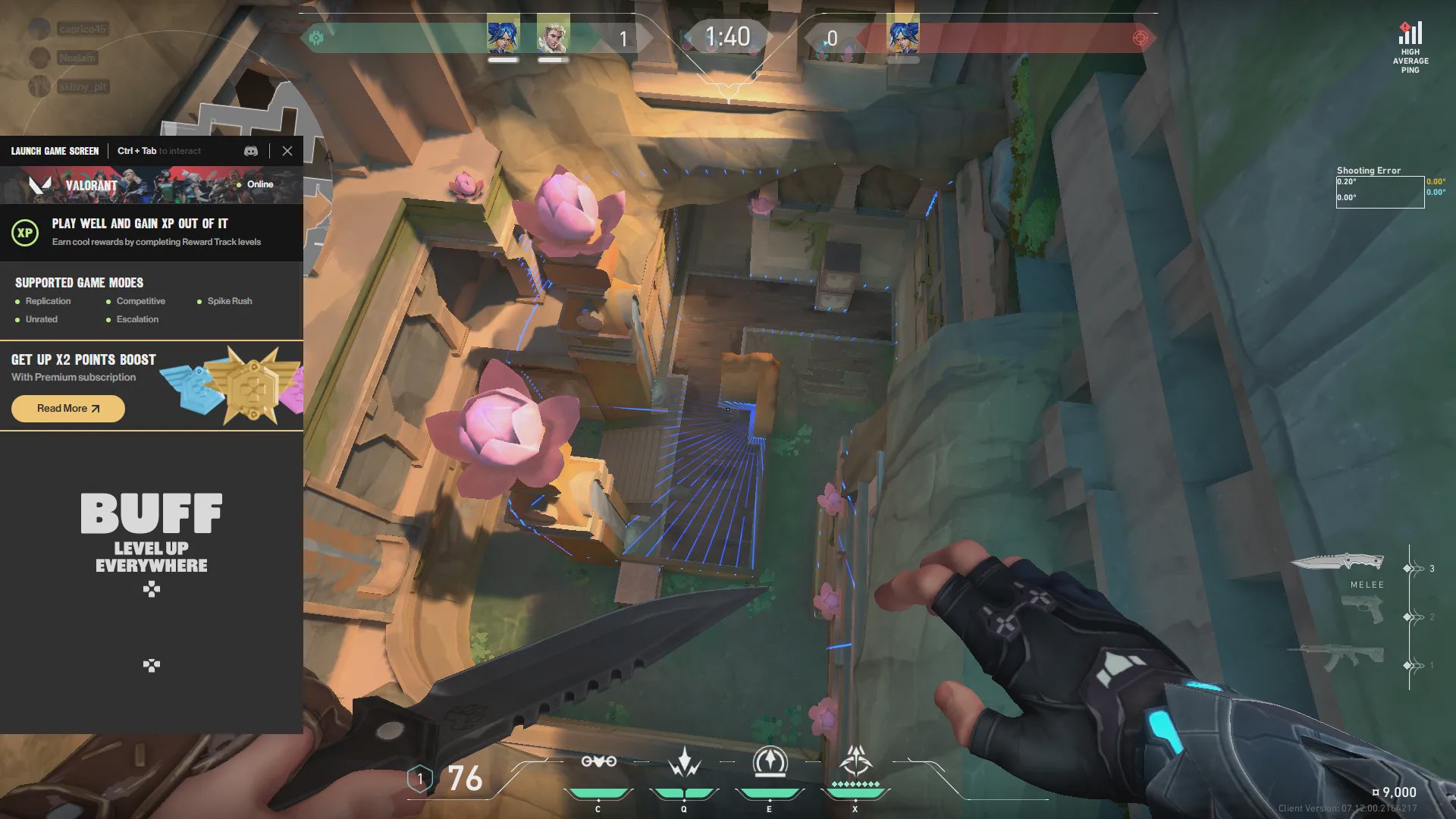This screenshot has height=819, width=1456.
Task: Click the Valorant game banner in Buff
Action: pyautogui.click(x=152, y=185)
